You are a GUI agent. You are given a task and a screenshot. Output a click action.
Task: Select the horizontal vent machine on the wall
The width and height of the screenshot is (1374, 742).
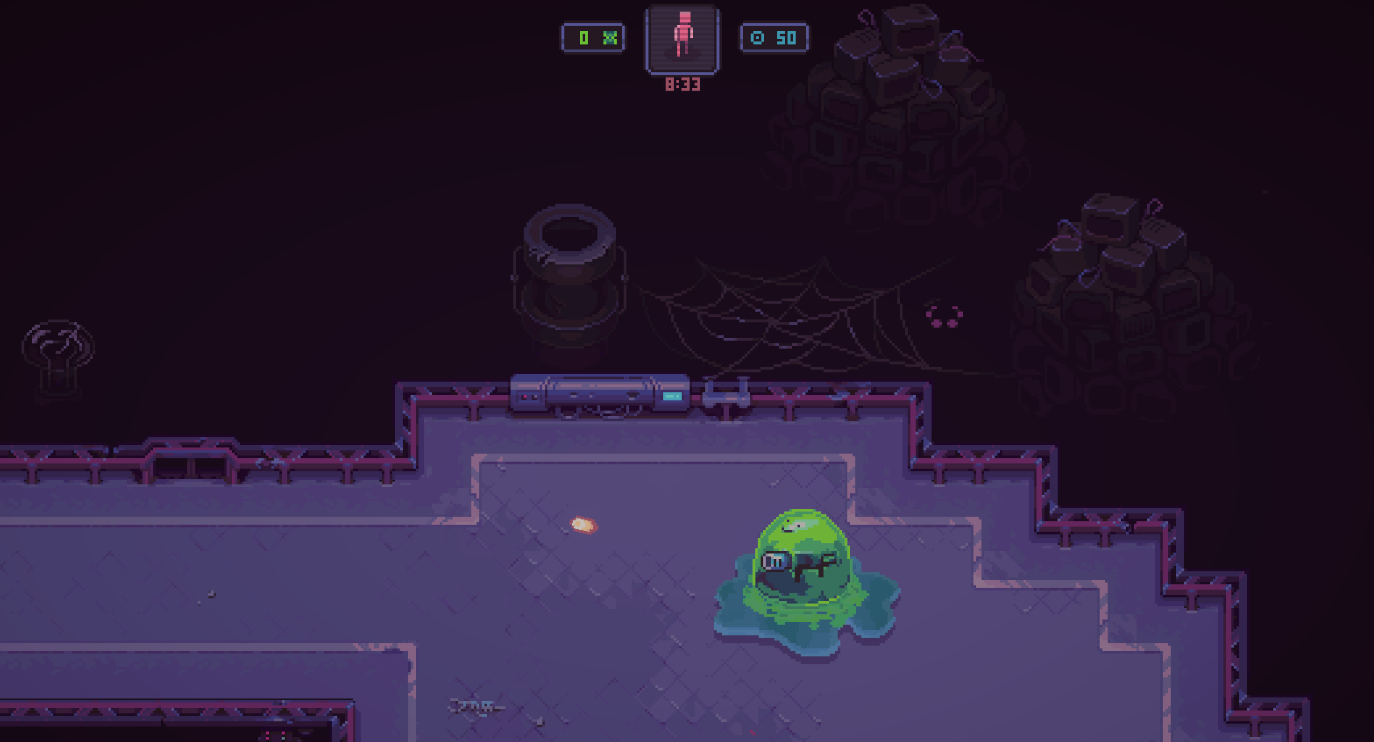(600, 393)
